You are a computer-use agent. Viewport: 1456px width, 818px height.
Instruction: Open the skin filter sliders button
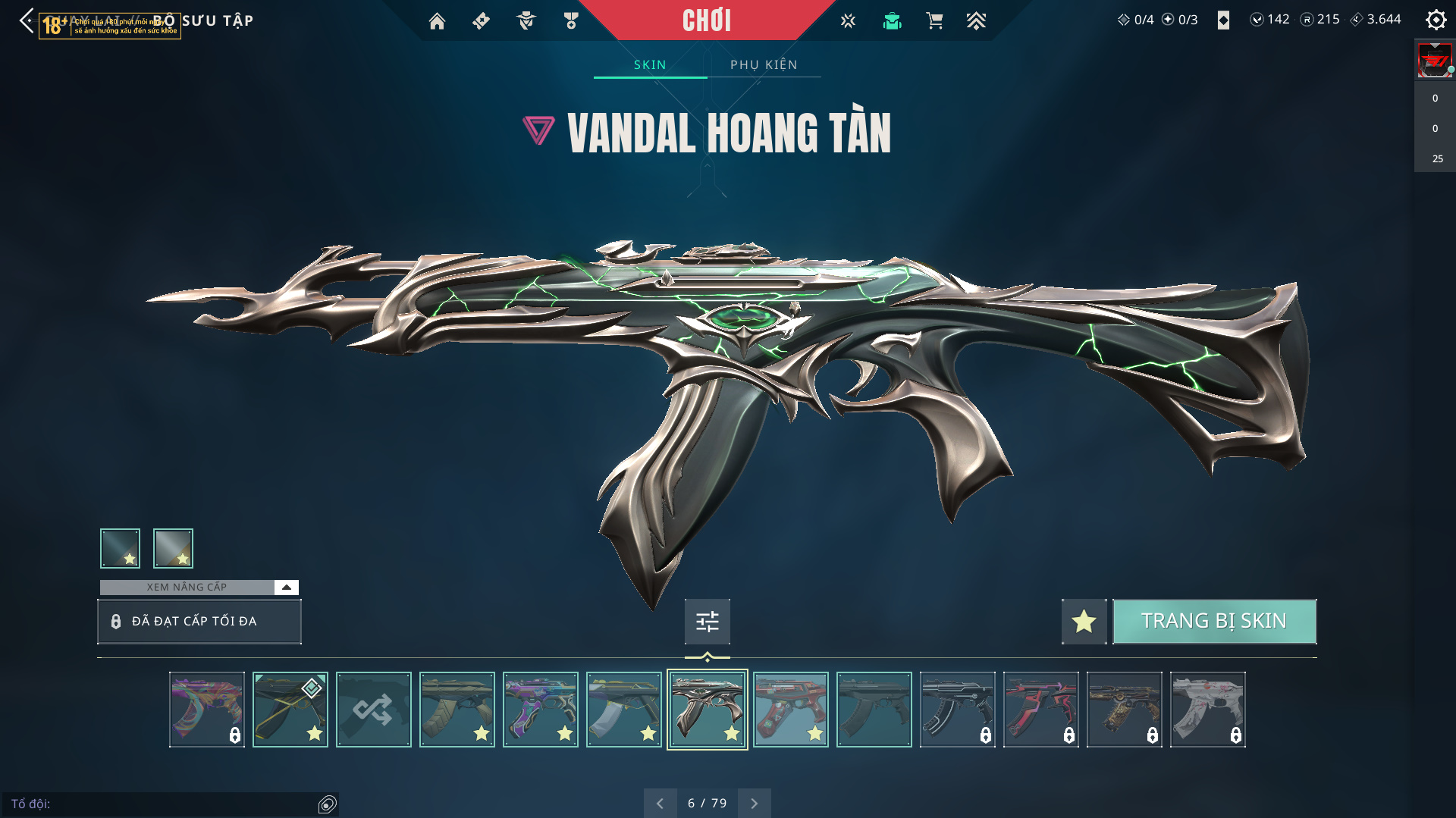click(707, 622)
